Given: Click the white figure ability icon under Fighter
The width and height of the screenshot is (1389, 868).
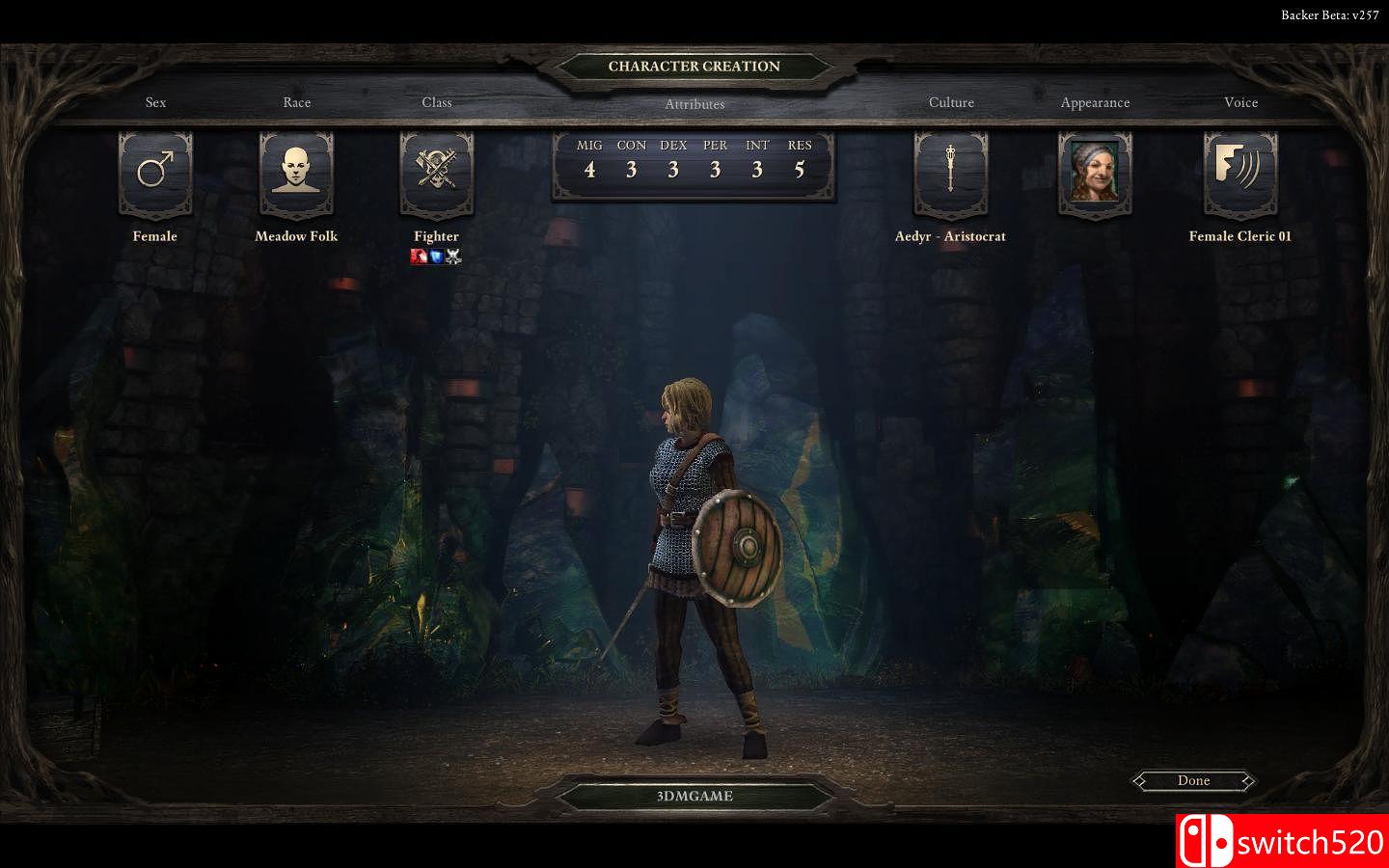Looking at the screenshot, I should click(452, 256).
